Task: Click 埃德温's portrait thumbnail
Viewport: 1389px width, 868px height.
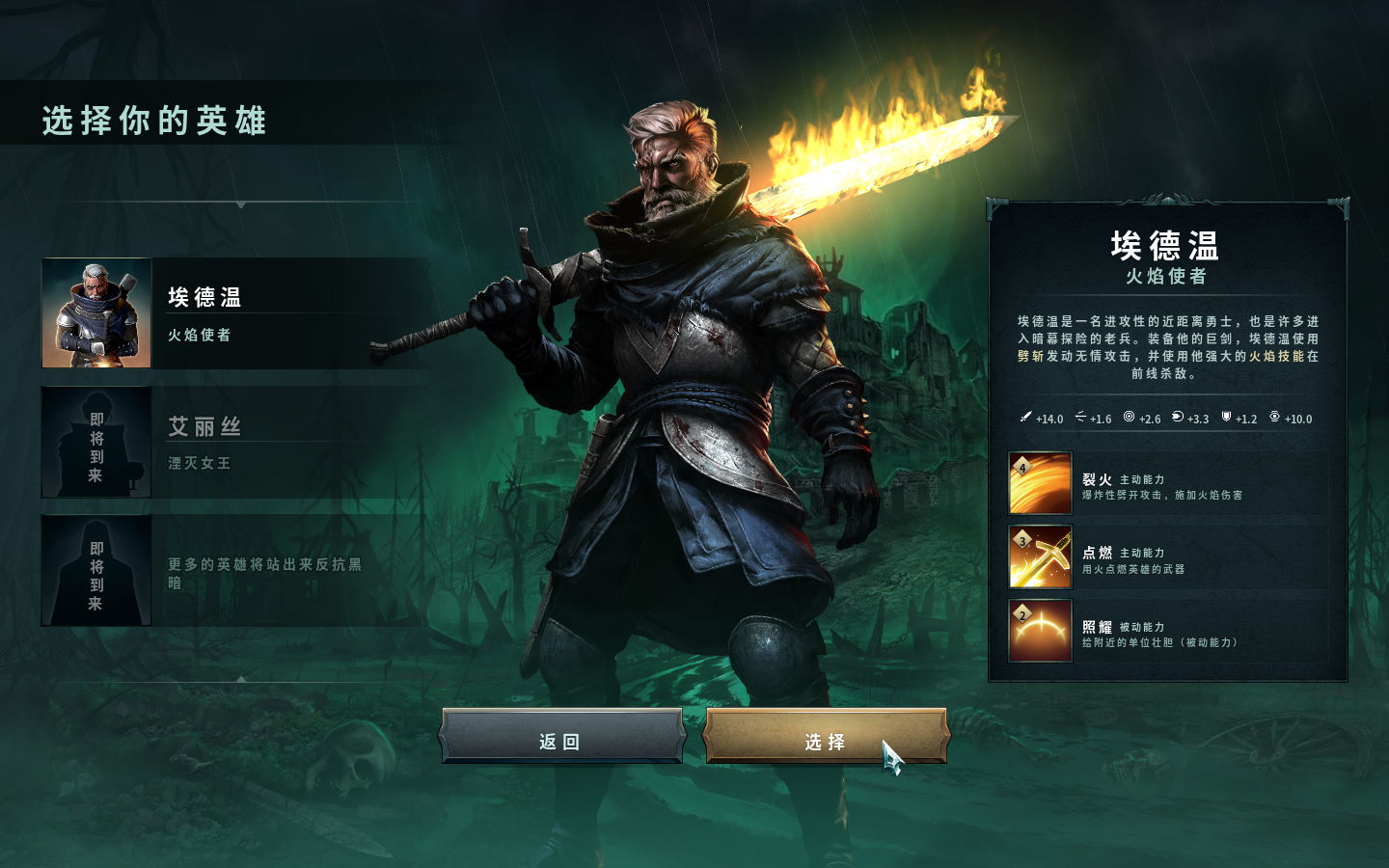Action: click(96, 313)
